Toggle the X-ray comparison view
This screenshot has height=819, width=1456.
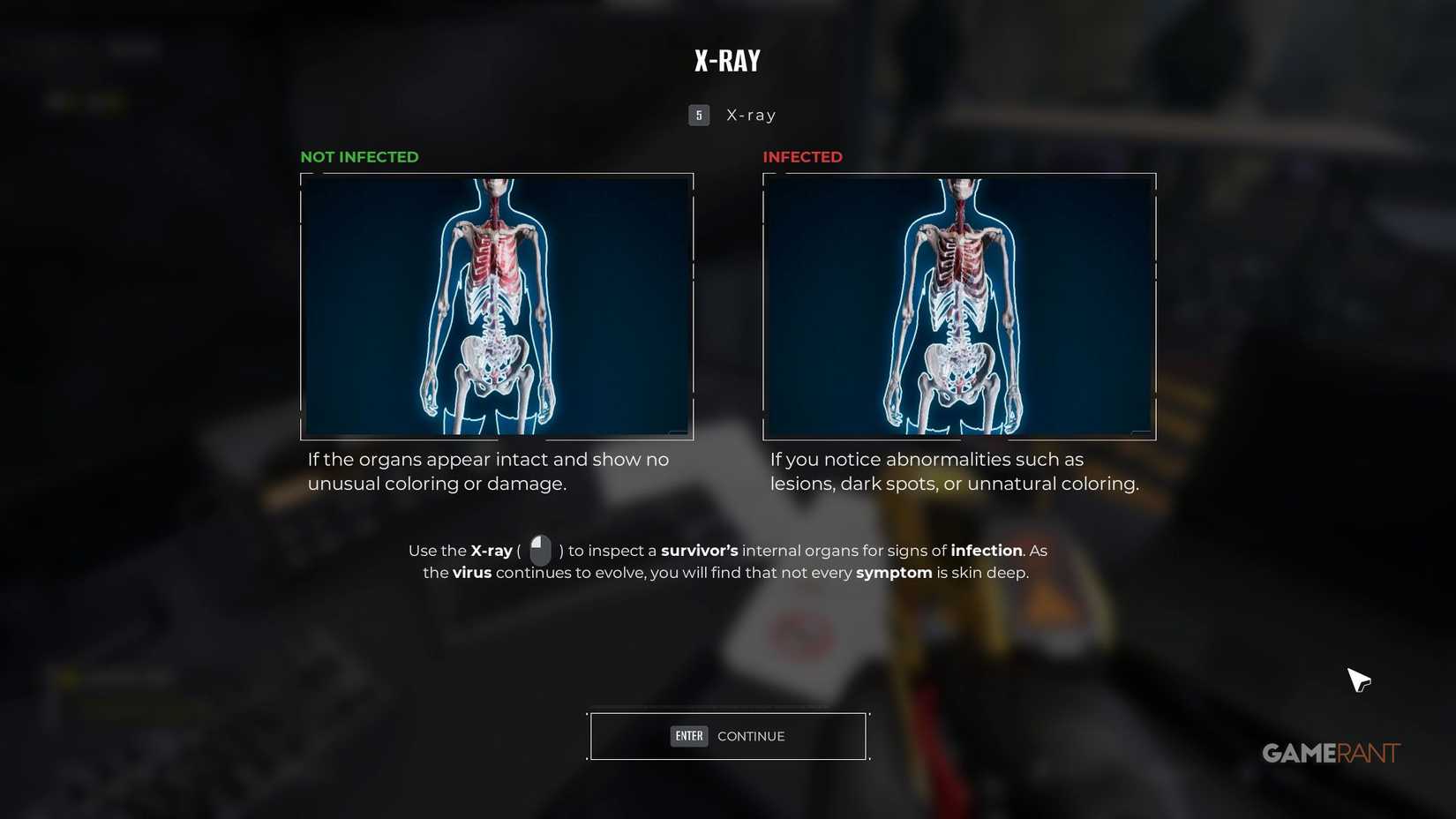(x=728, y=114)
